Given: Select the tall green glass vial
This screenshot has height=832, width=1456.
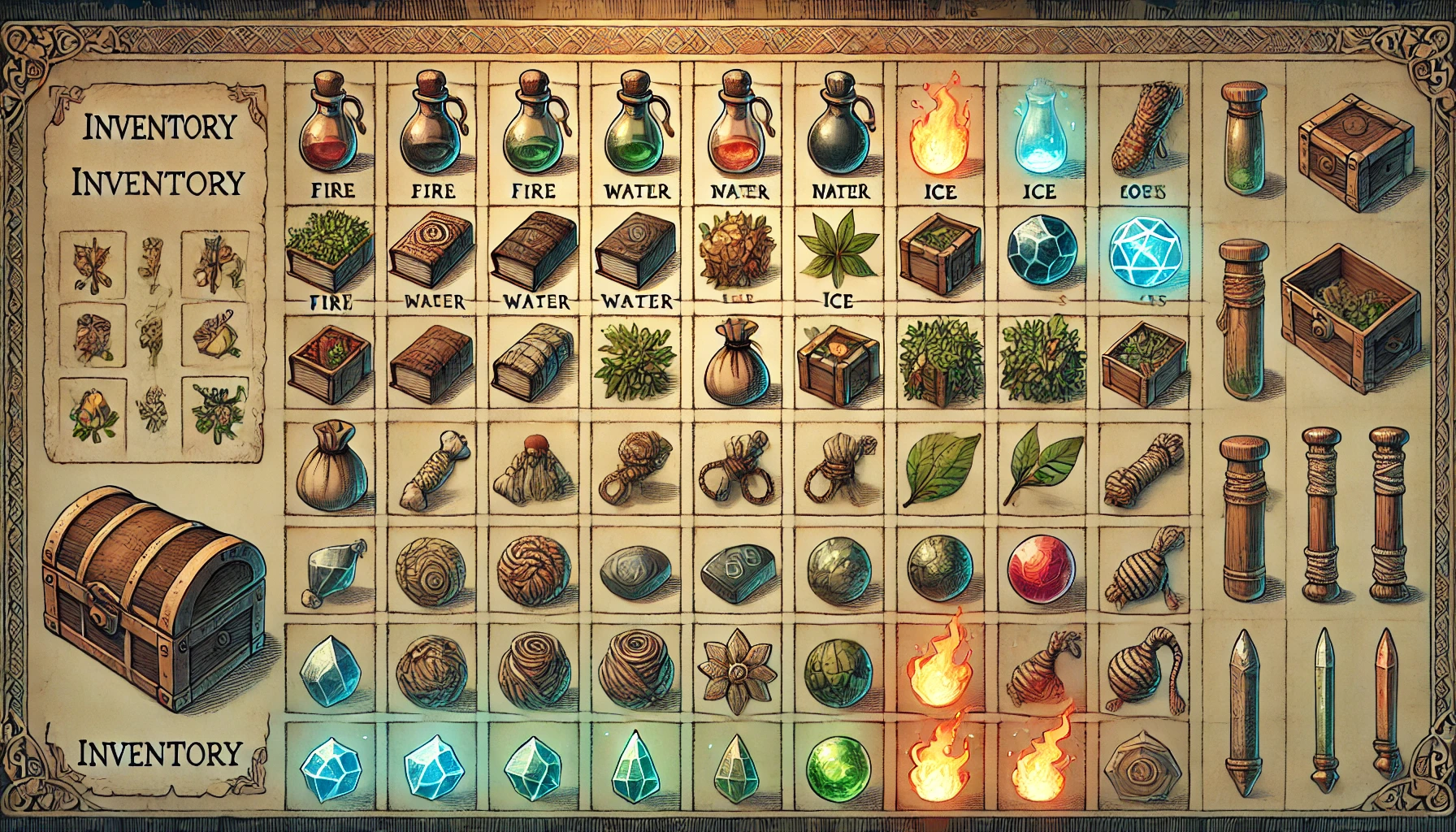Looking at the screenshot, I should click(x=1244, y=138).
